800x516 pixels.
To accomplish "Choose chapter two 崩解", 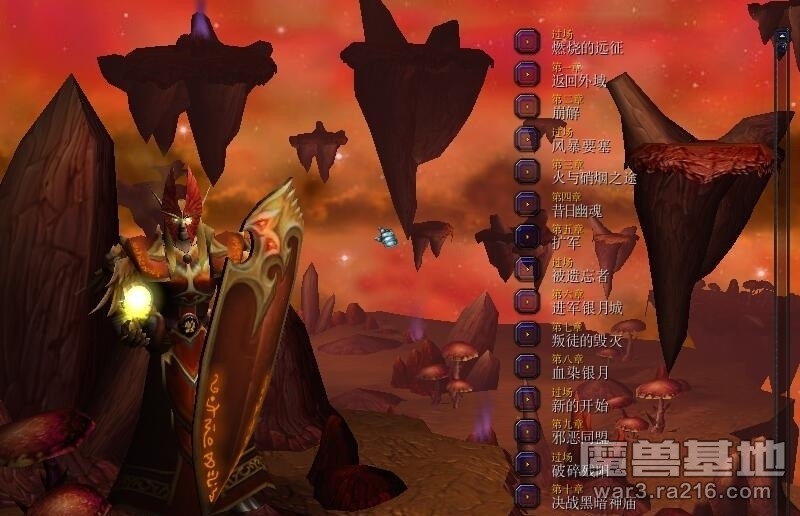I will [527, 106].
